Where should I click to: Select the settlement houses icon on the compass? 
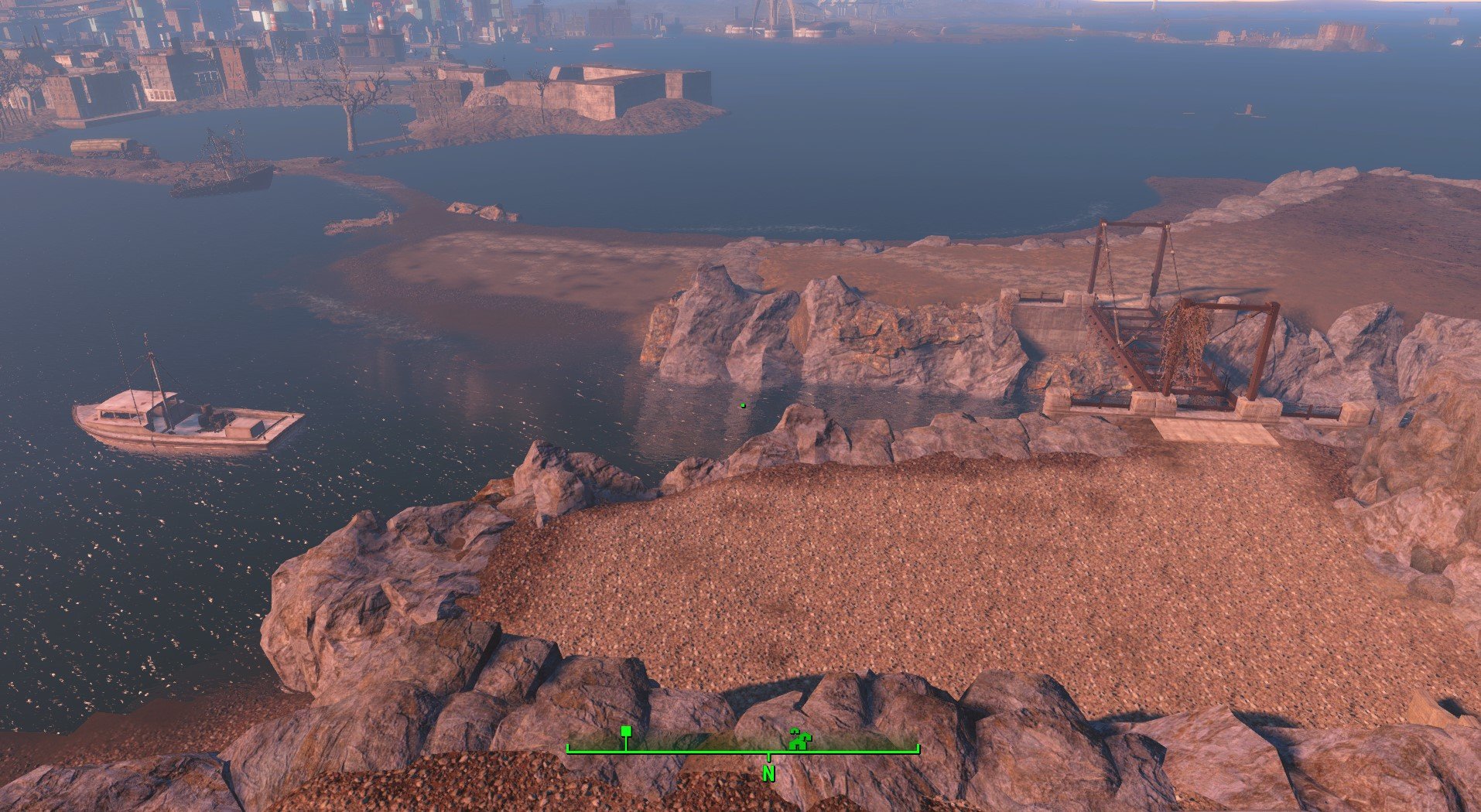[800, 740]
